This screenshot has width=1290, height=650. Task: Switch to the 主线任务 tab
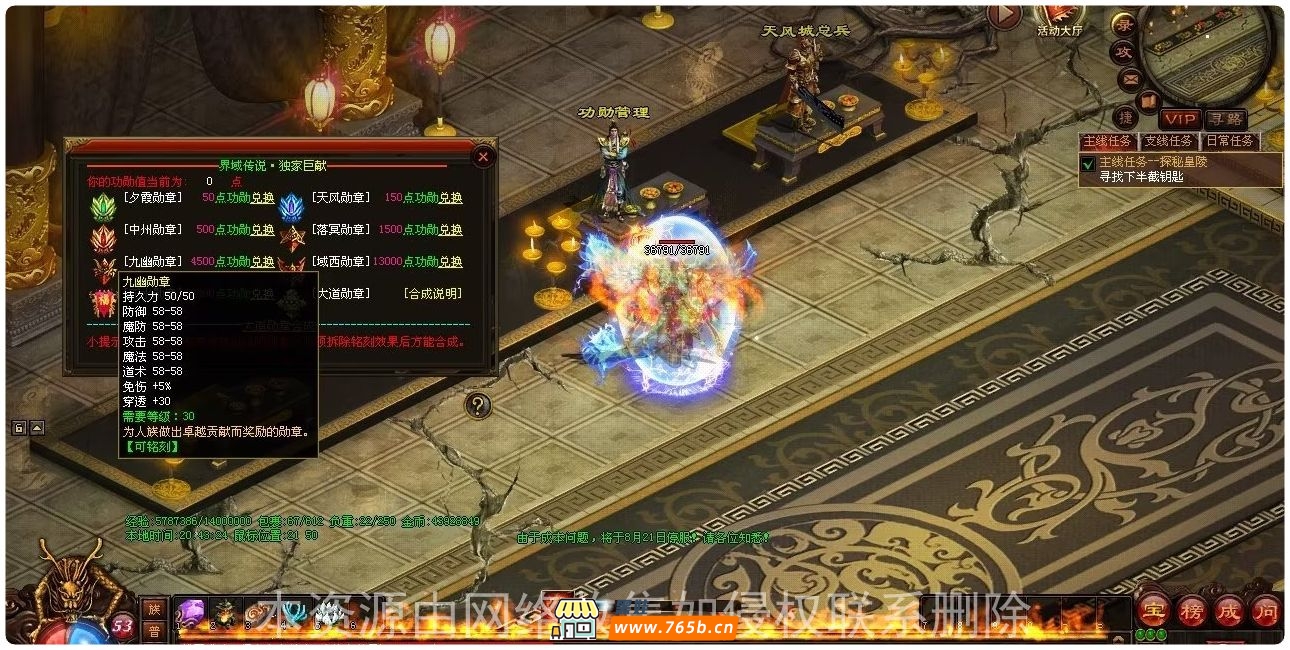(1108, 141)
